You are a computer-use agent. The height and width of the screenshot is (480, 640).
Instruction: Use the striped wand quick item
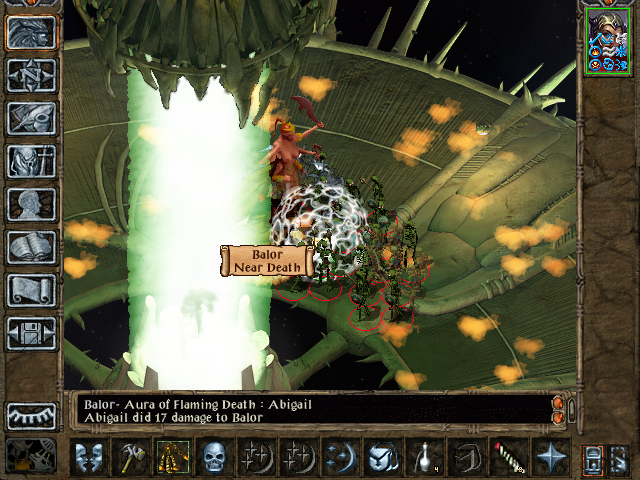click(x=507, y=457)
